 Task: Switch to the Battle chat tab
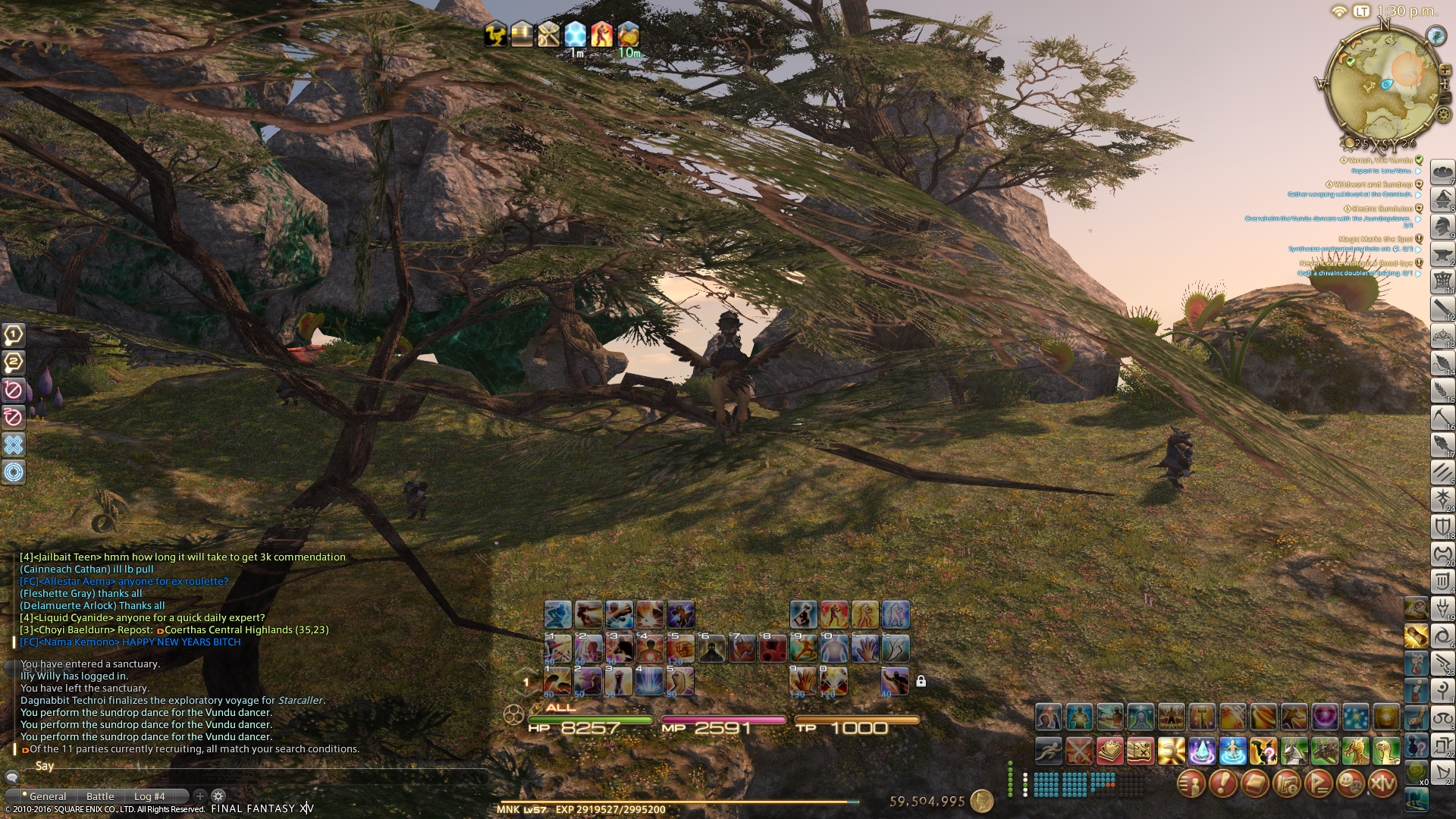tap(100, 796)
